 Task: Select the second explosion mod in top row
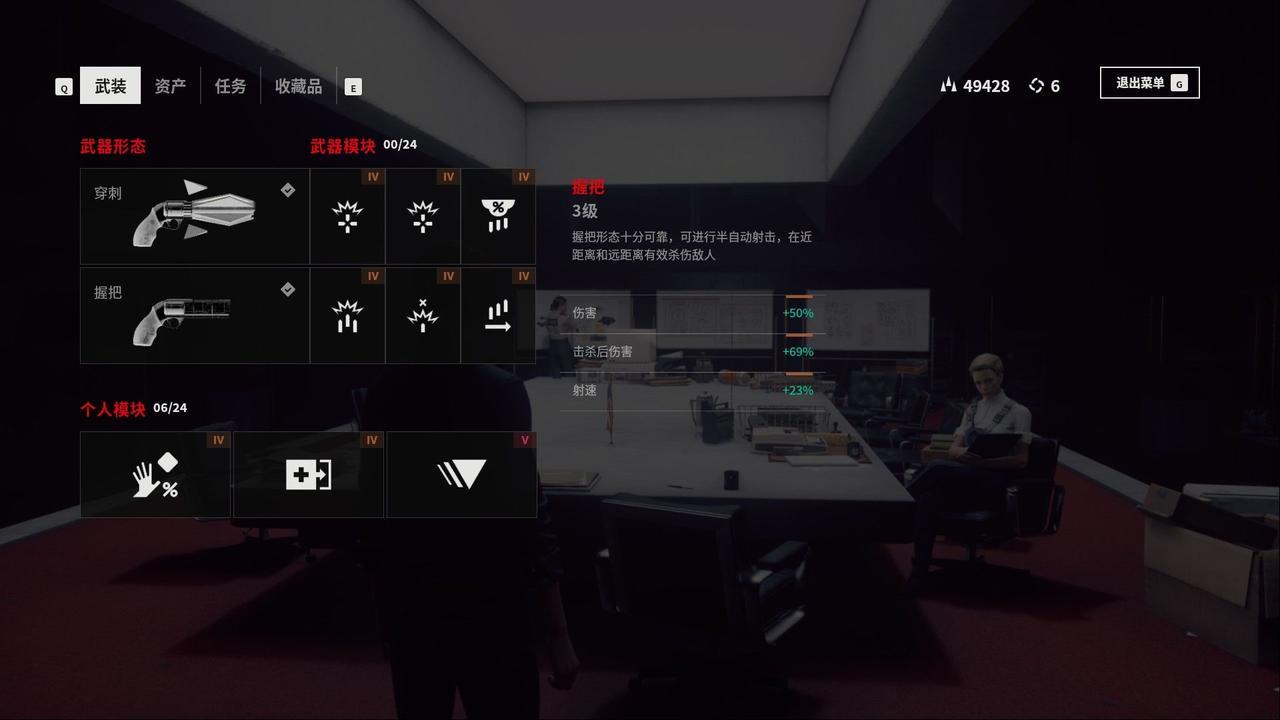click(x=422, y=216)
